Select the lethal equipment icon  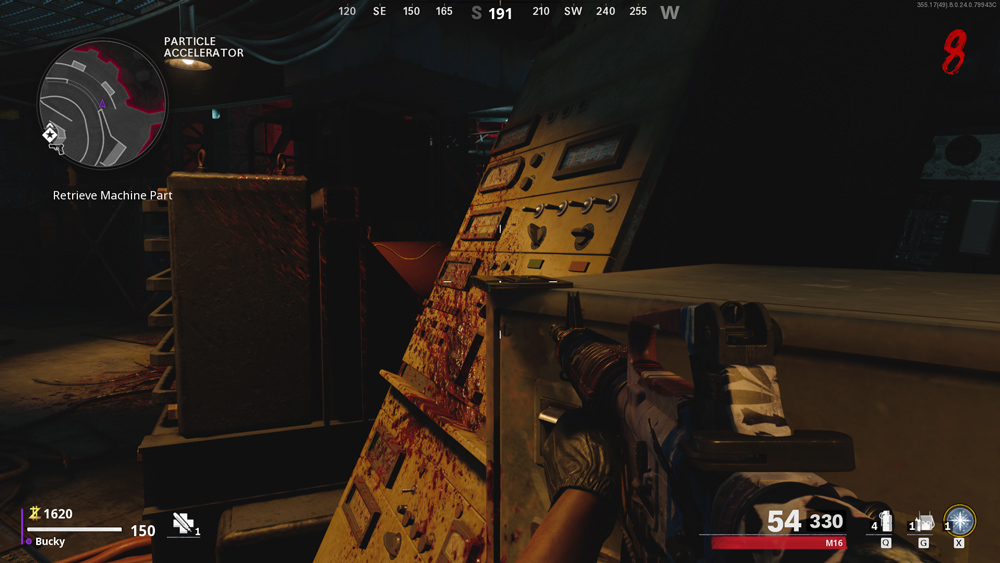click(925, 522)
